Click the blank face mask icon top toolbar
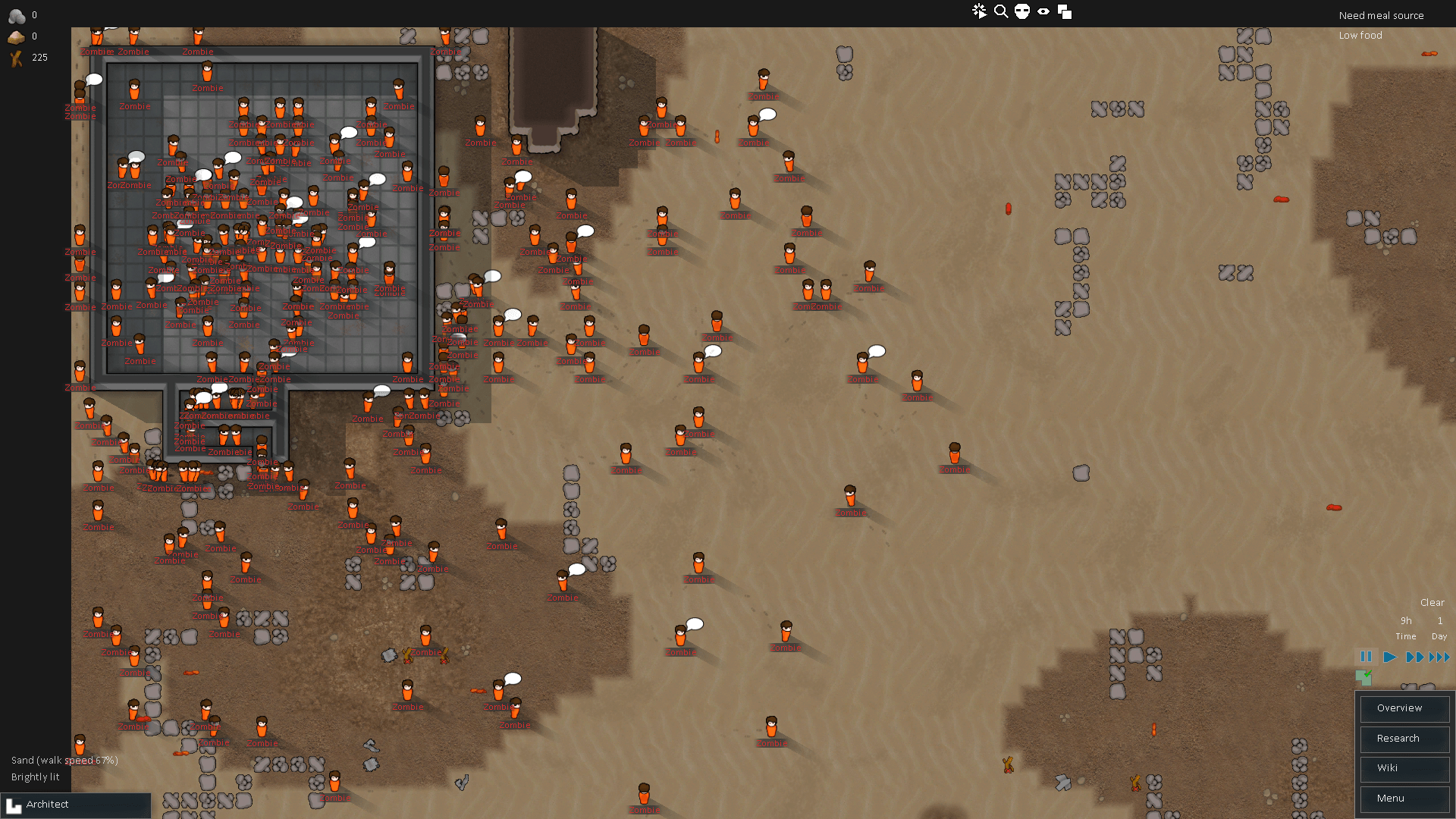The height and width of the screenshot is (819, 1456). [x=1023, y=11]
